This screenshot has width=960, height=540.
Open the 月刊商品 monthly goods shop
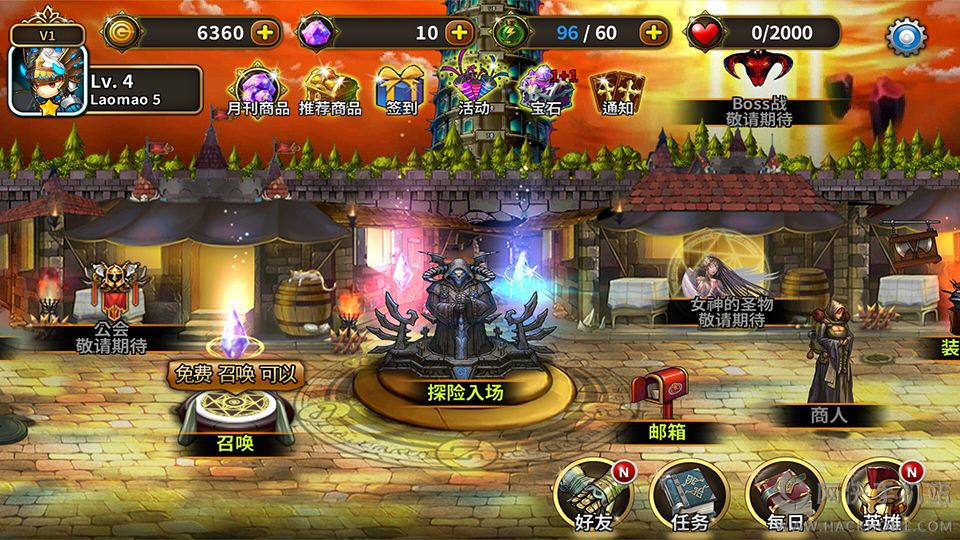pyautogui.click(x=256, y=87)
